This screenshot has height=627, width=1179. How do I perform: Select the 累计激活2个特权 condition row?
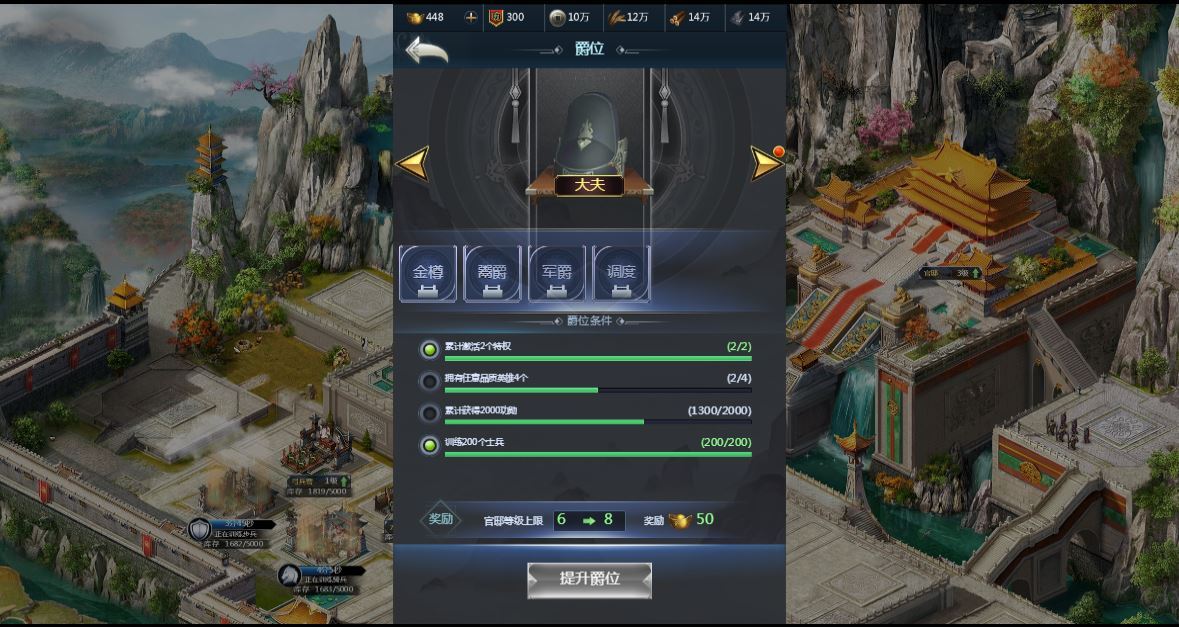(x=589, y=349)
